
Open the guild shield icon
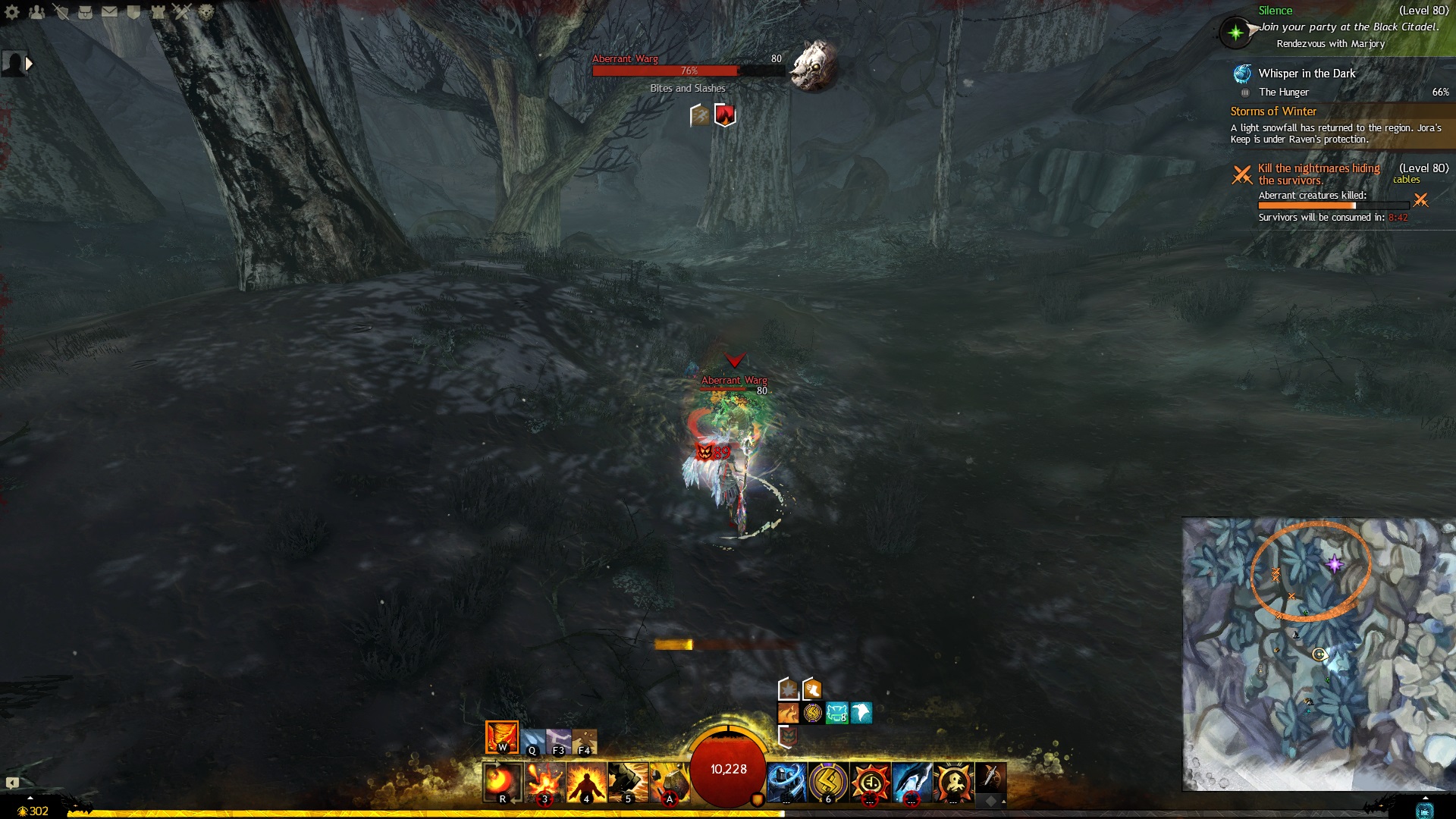(133, 11)
